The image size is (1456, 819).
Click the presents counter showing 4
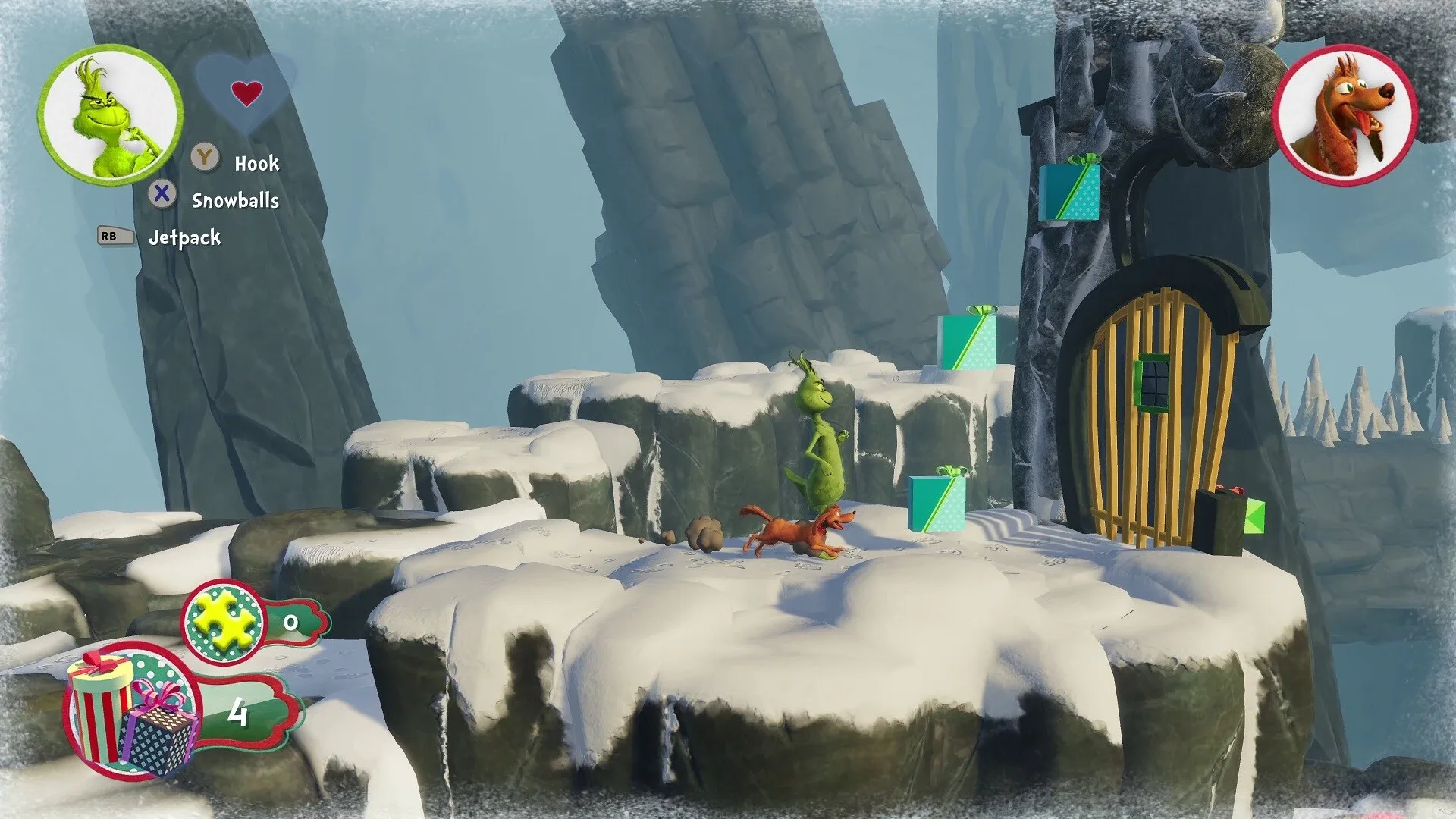(240, 712)
